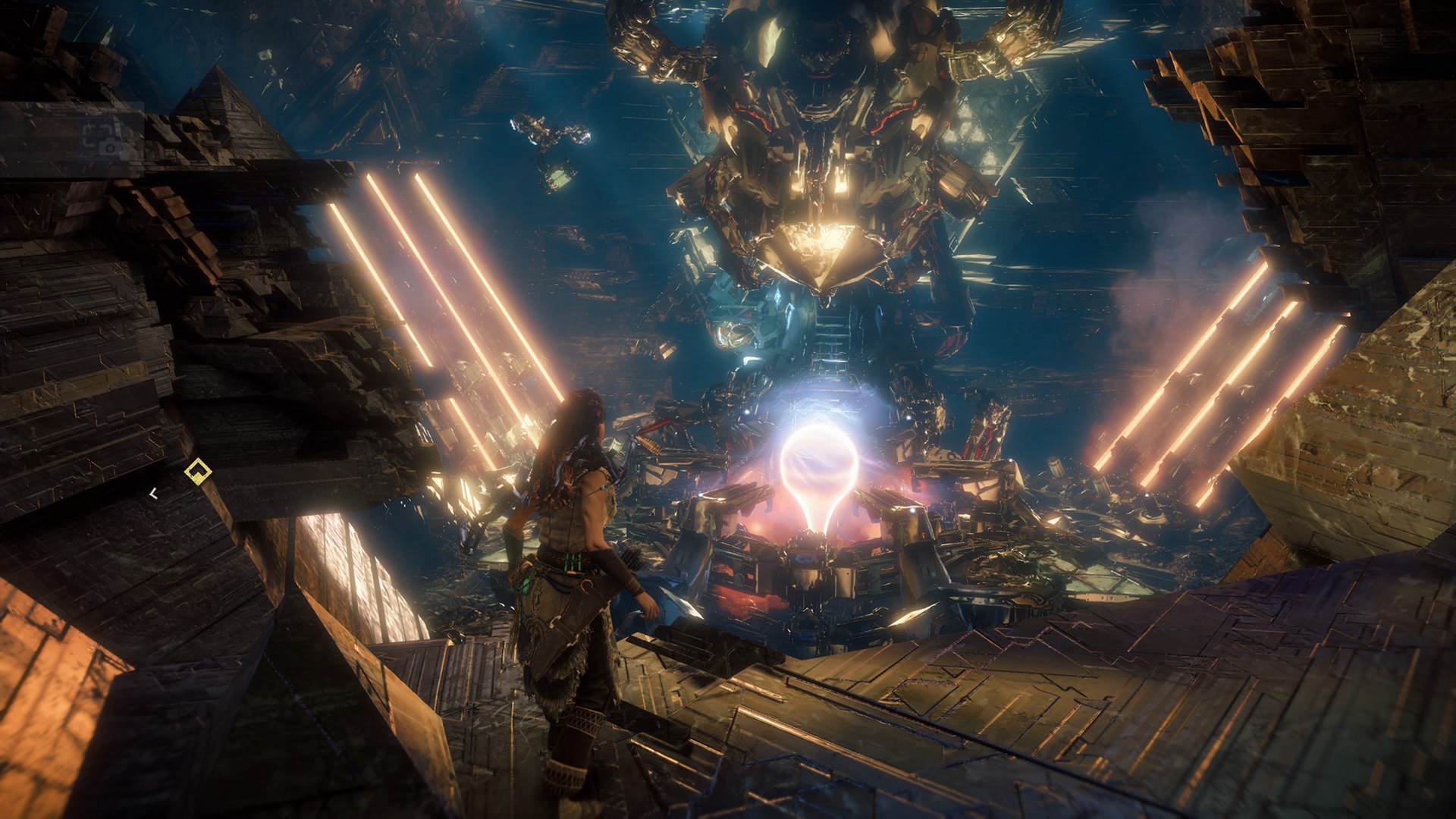
Task: Select the yellow diamond quest waypoint marker
Action: click(198, 472)
